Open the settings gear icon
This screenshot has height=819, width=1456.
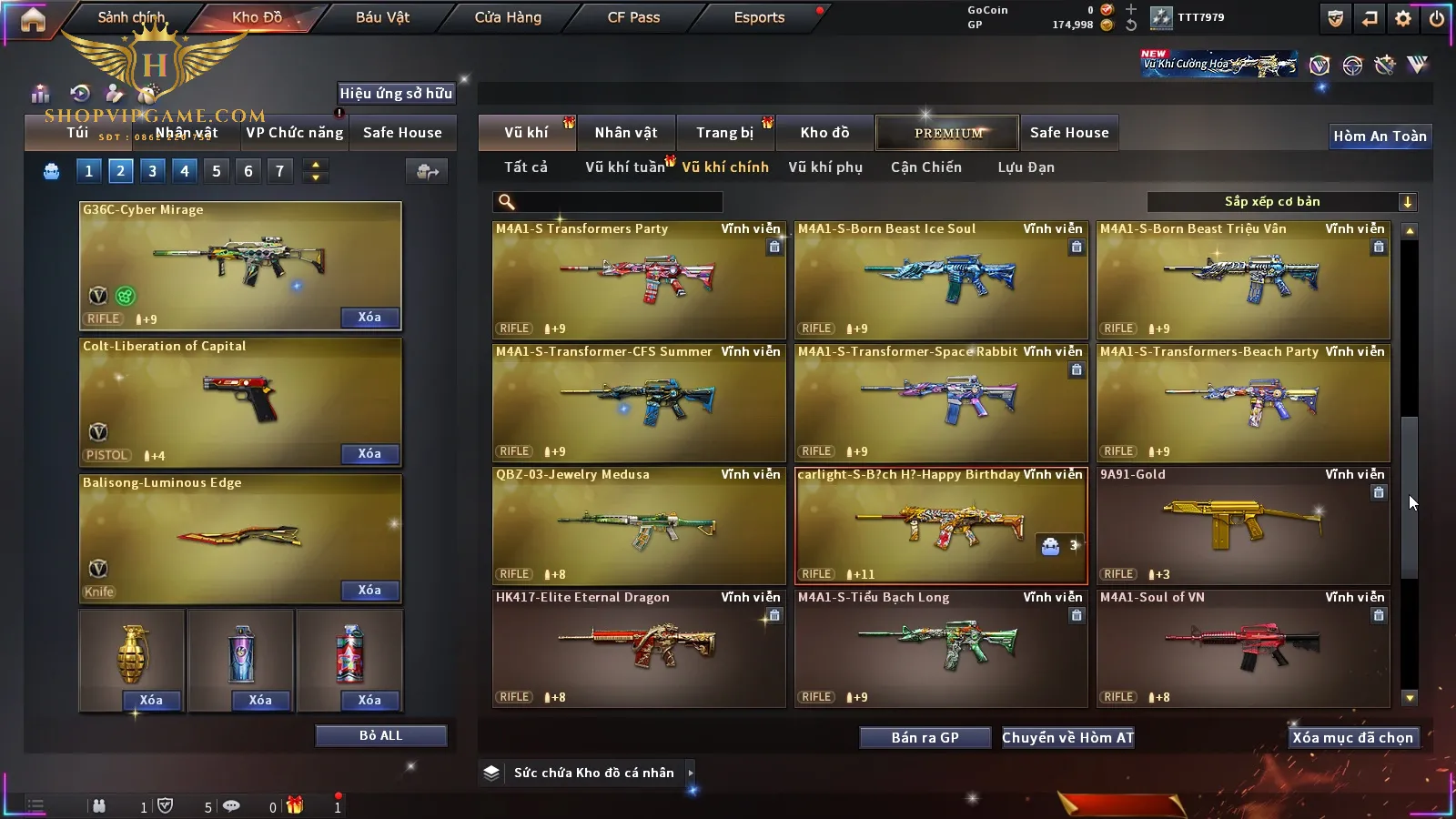[1403, 18]
